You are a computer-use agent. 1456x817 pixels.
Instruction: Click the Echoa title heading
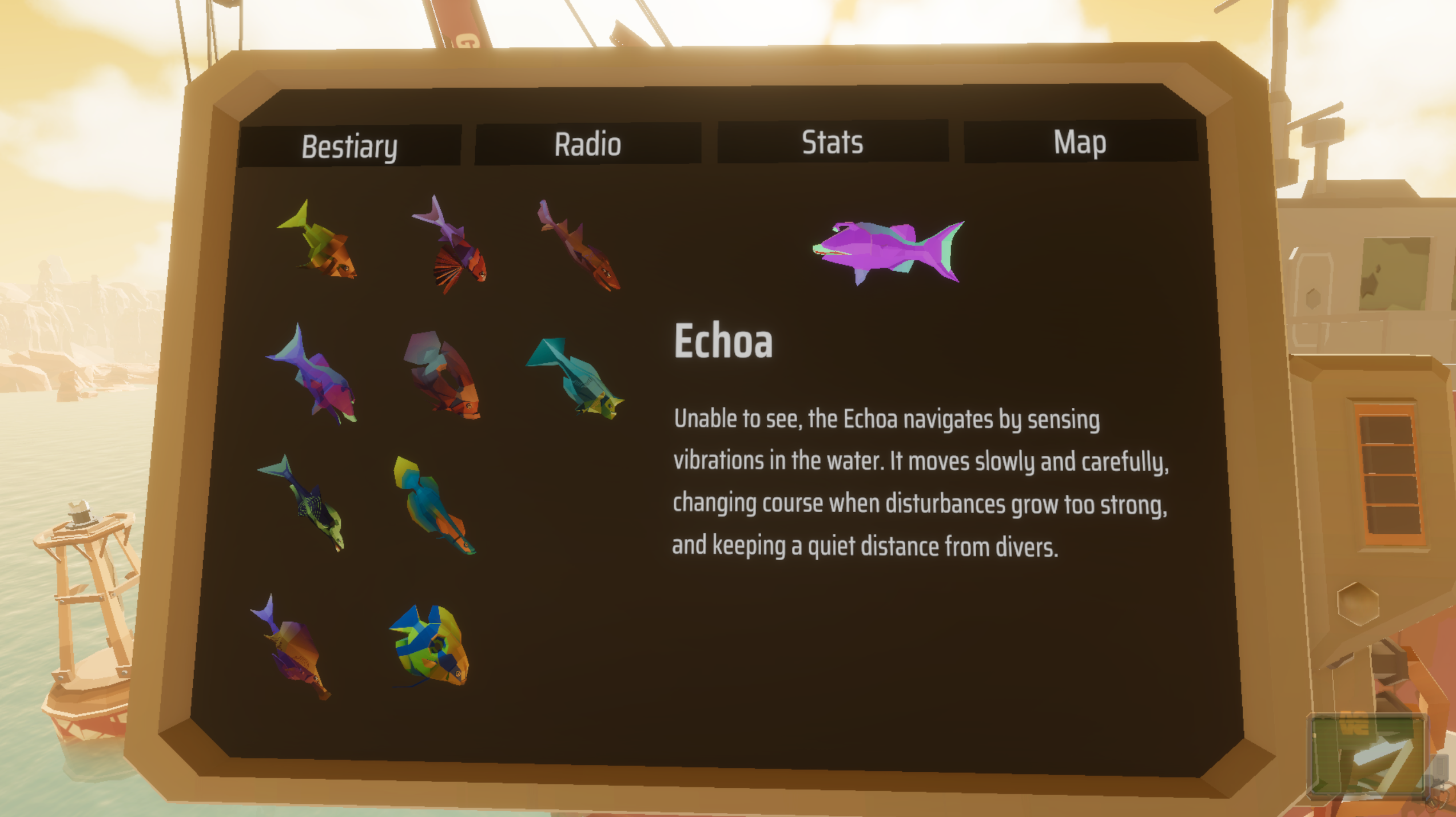tap(723, 343)
